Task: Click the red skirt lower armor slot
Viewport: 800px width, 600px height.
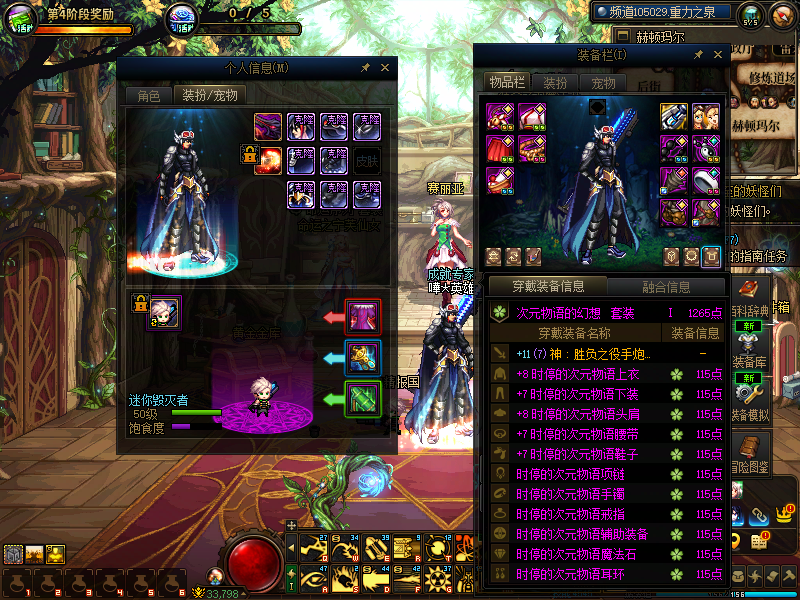Action: (x=500, y=149)
